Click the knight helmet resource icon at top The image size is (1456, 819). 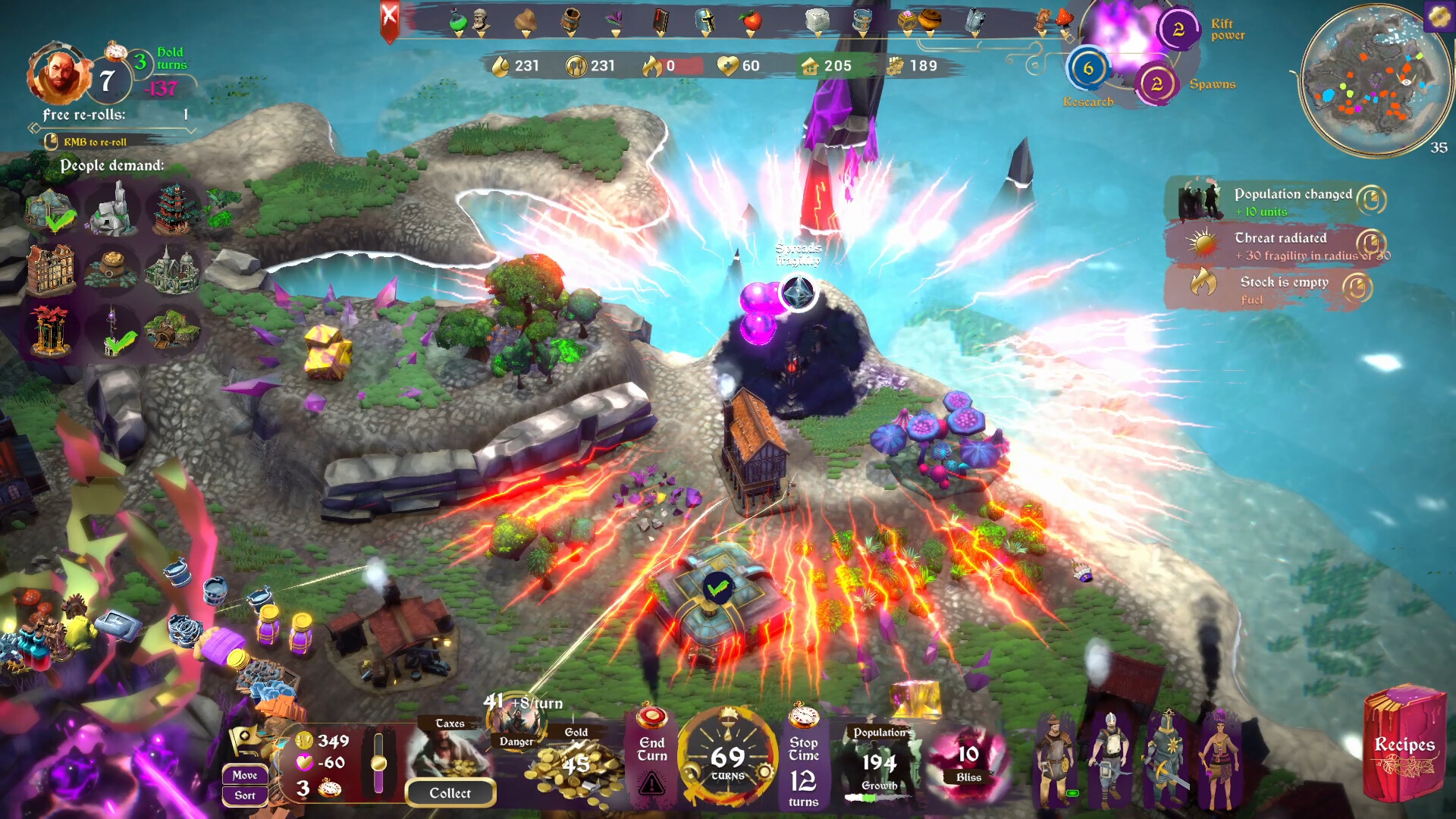pyautogui.click(x=704, y=20)
